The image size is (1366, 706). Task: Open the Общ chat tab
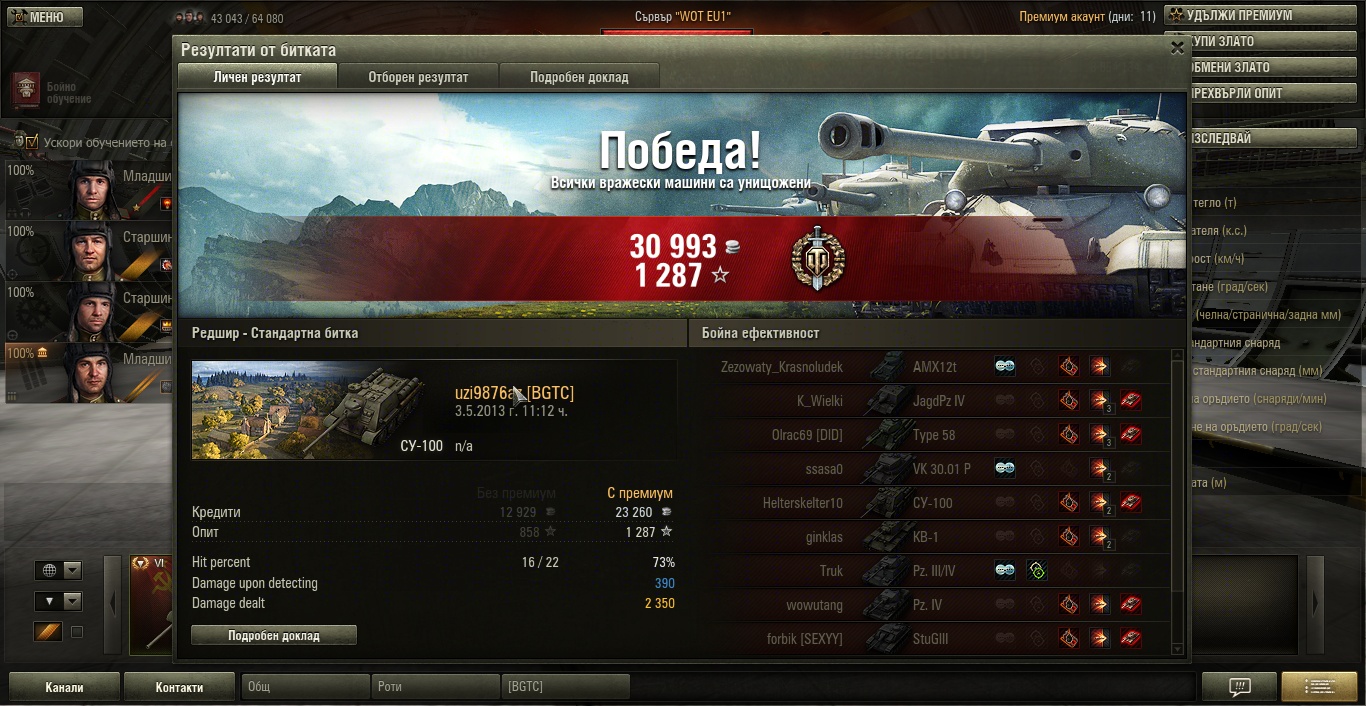[305, 687]
